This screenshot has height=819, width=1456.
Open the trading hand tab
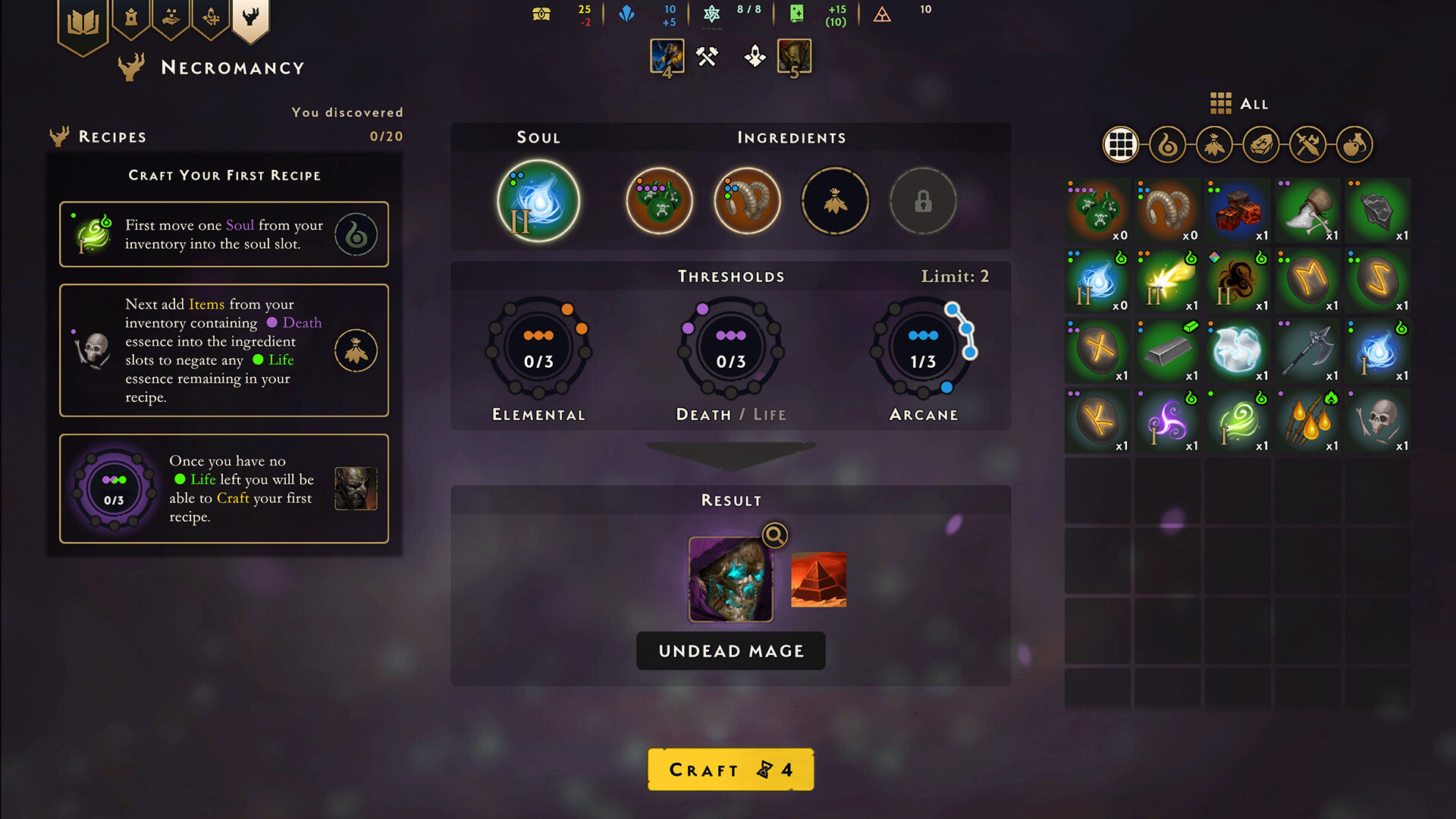point(171,19)
